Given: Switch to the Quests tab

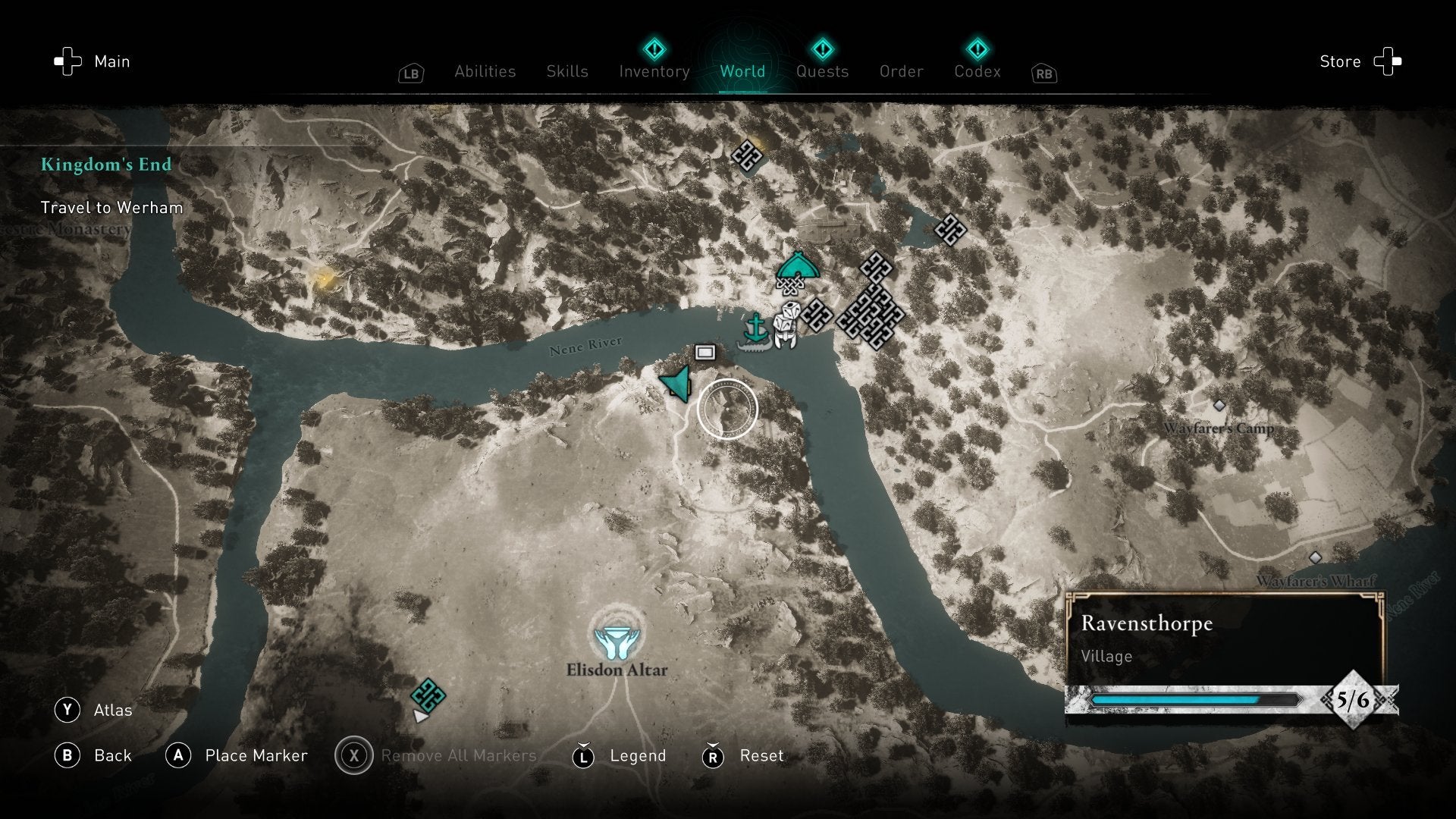Looking at the screenshot, I should pyautogui.click(x=823, y=71).
